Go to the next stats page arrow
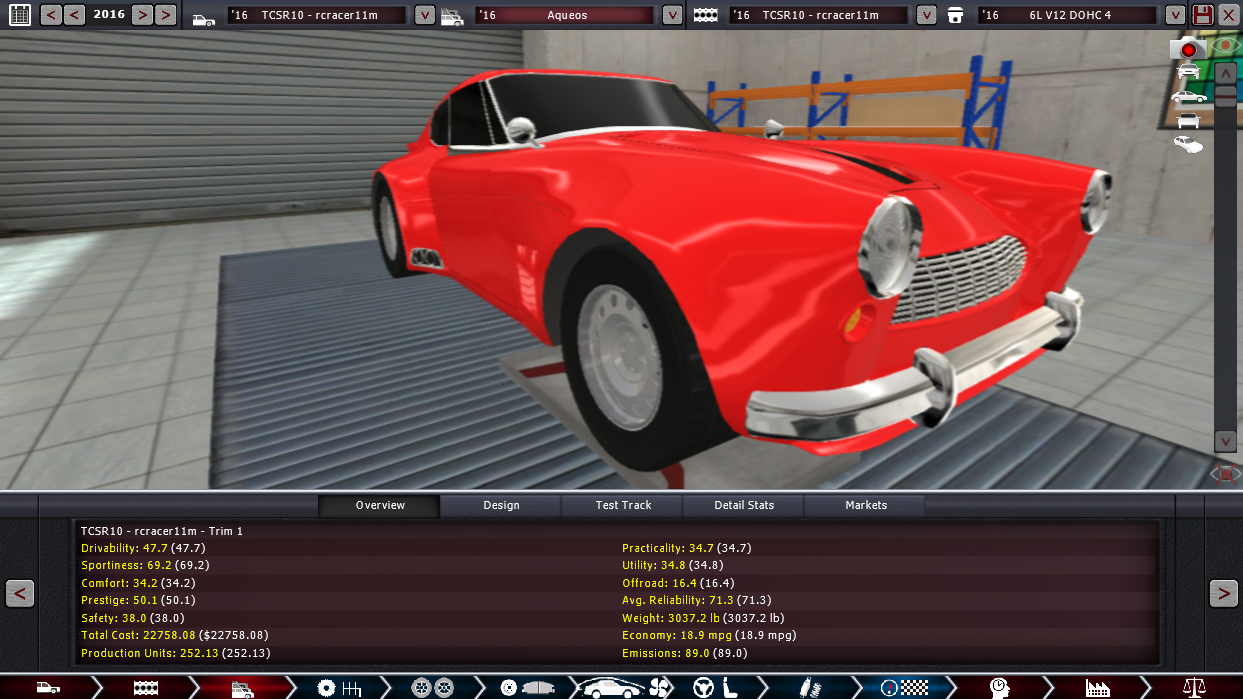This screenshot has width=1243, height=699. pos(1223,593)
